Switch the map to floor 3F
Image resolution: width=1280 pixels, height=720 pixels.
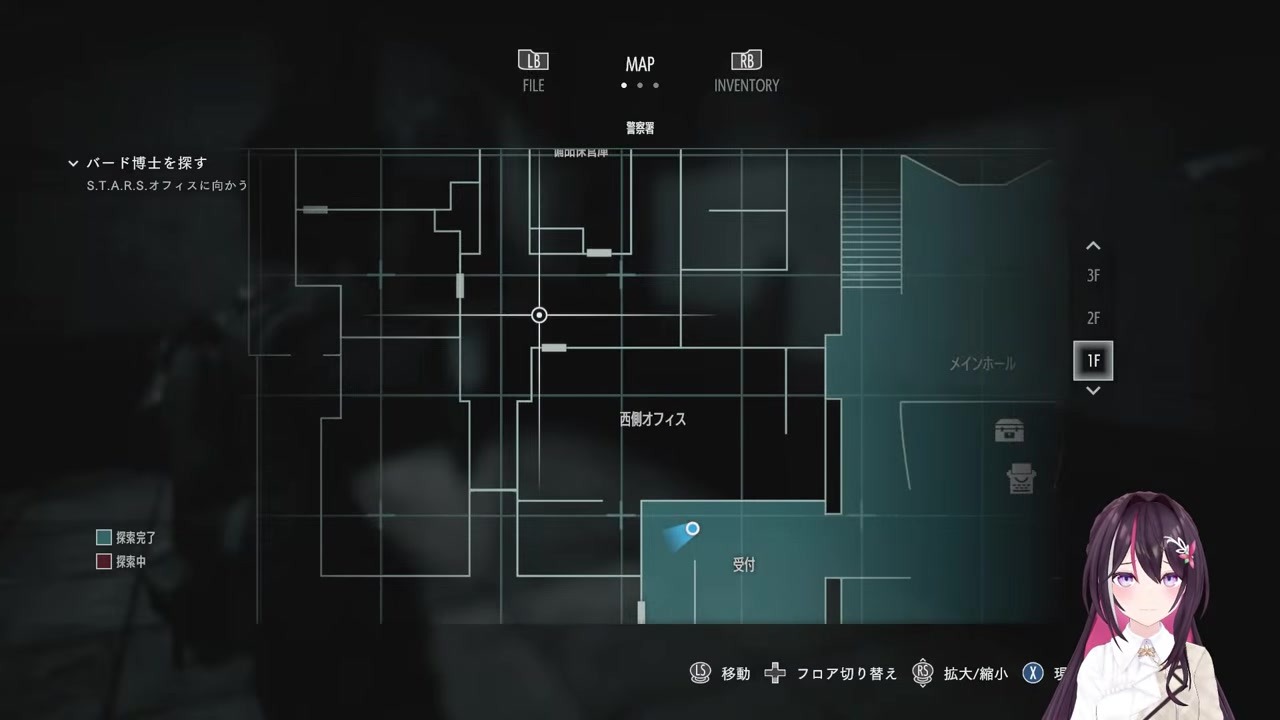(x=1093, y=276)
